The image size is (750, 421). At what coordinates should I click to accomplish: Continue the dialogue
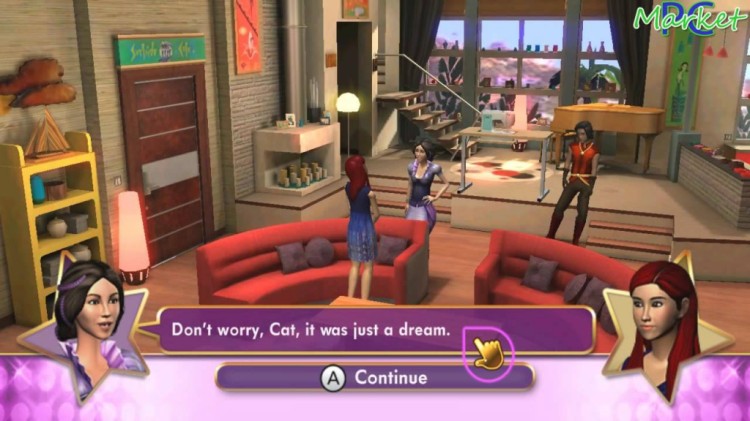[375, 377]
